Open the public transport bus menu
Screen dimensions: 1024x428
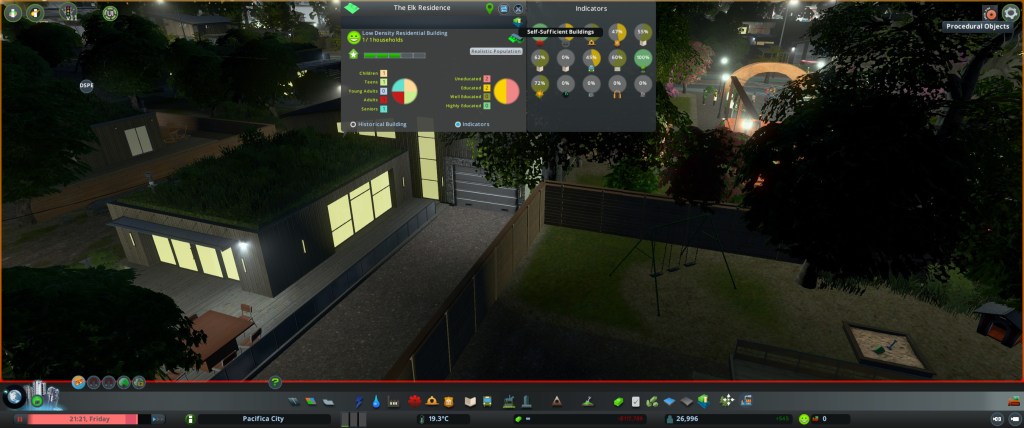(x=486, y=401)
